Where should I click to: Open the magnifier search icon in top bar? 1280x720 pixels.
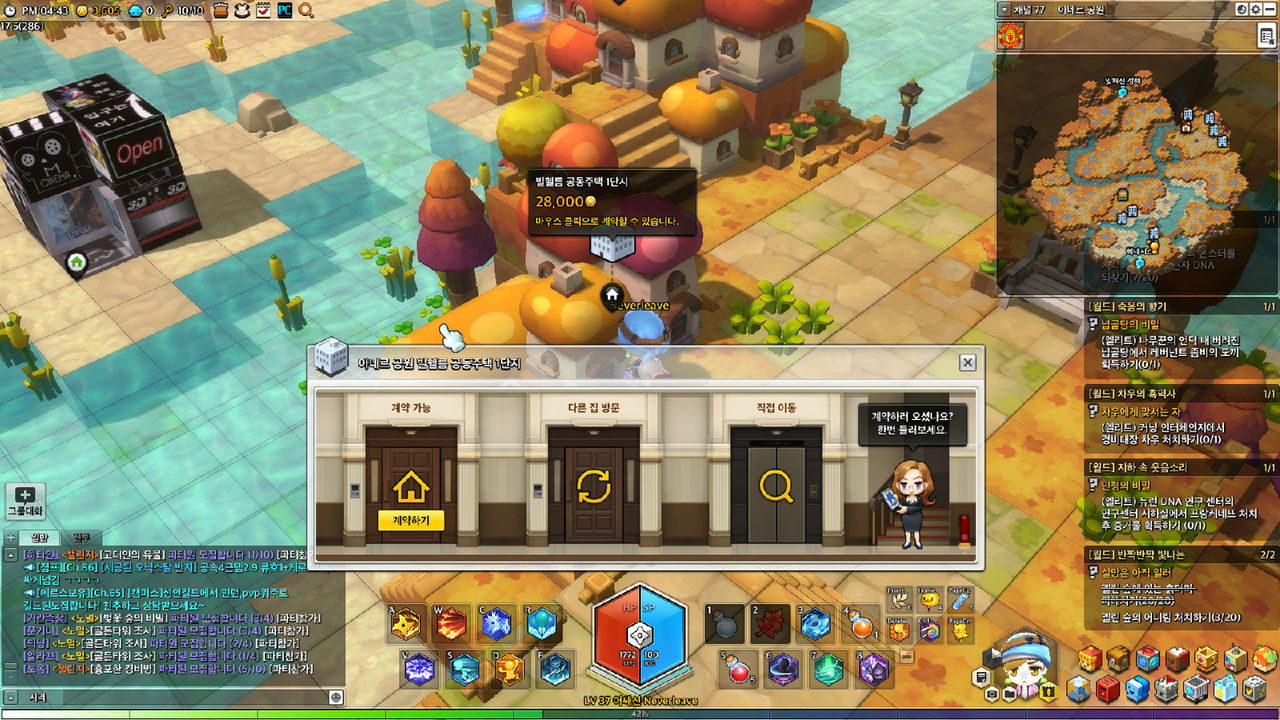tap(306, 10)
